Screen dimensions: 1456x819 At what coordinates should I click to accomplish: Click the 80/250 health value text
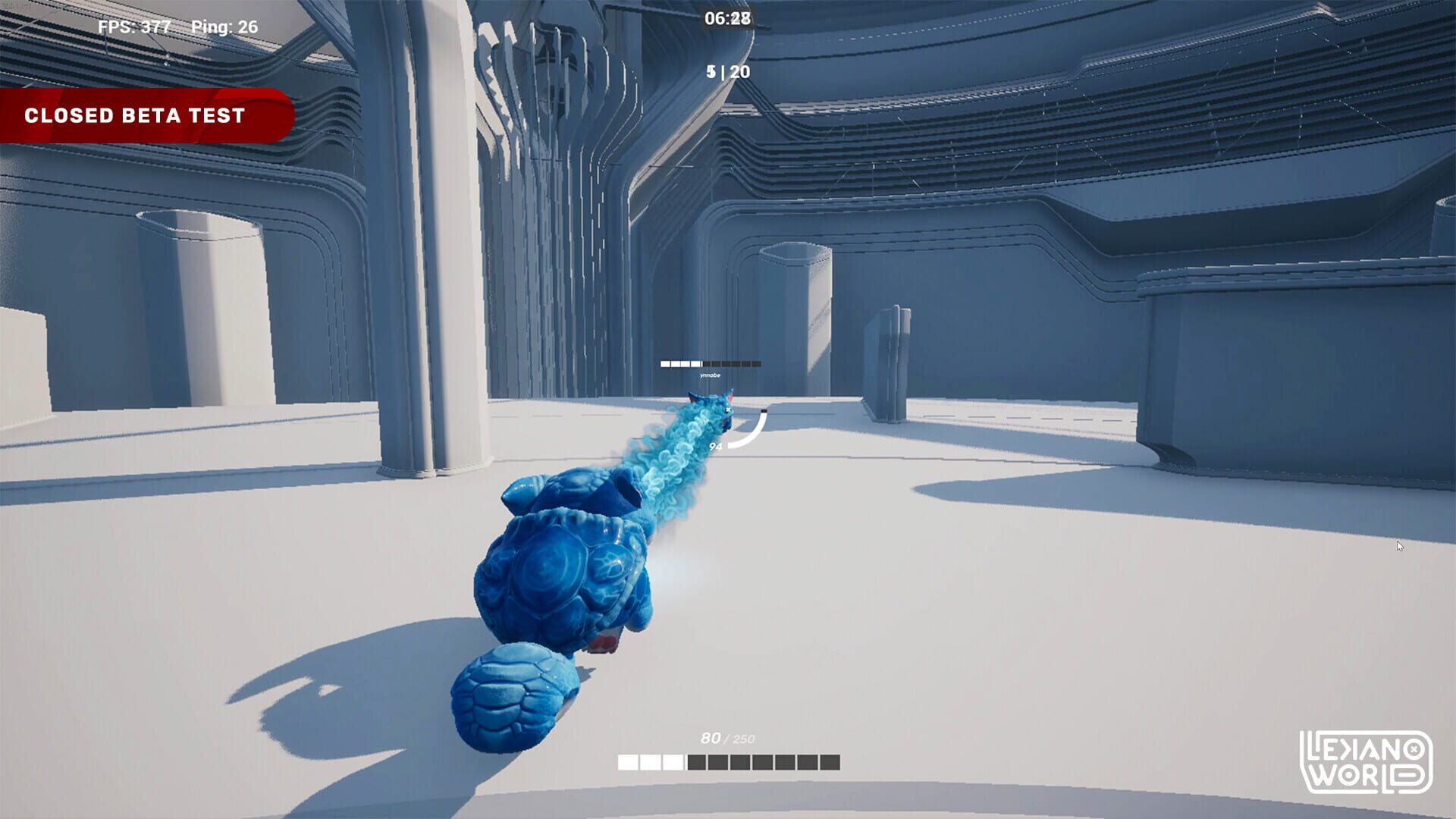pos(729,736)
